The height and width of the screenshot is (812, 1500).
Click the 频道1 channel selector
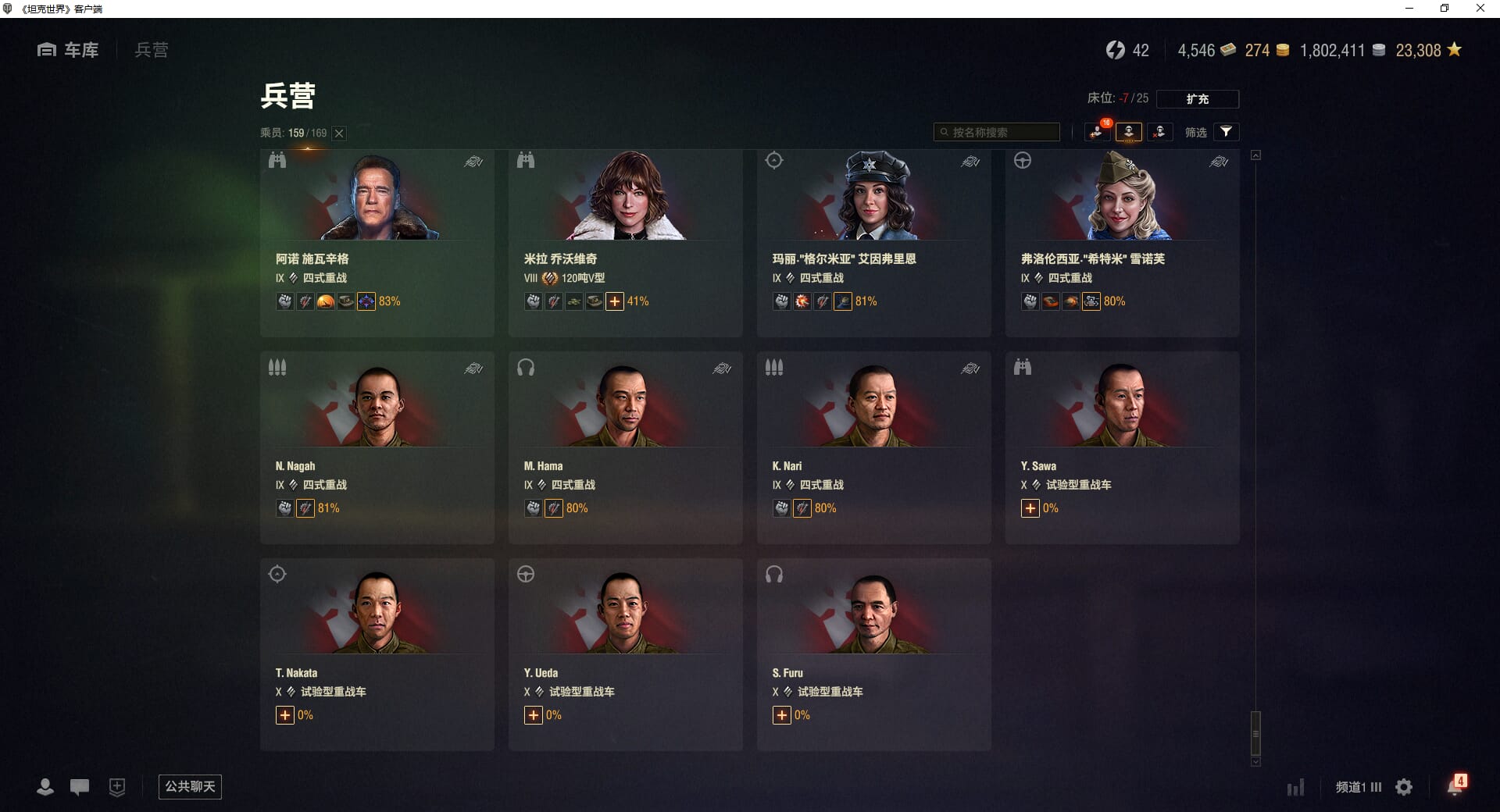[x=1358, y=787]
